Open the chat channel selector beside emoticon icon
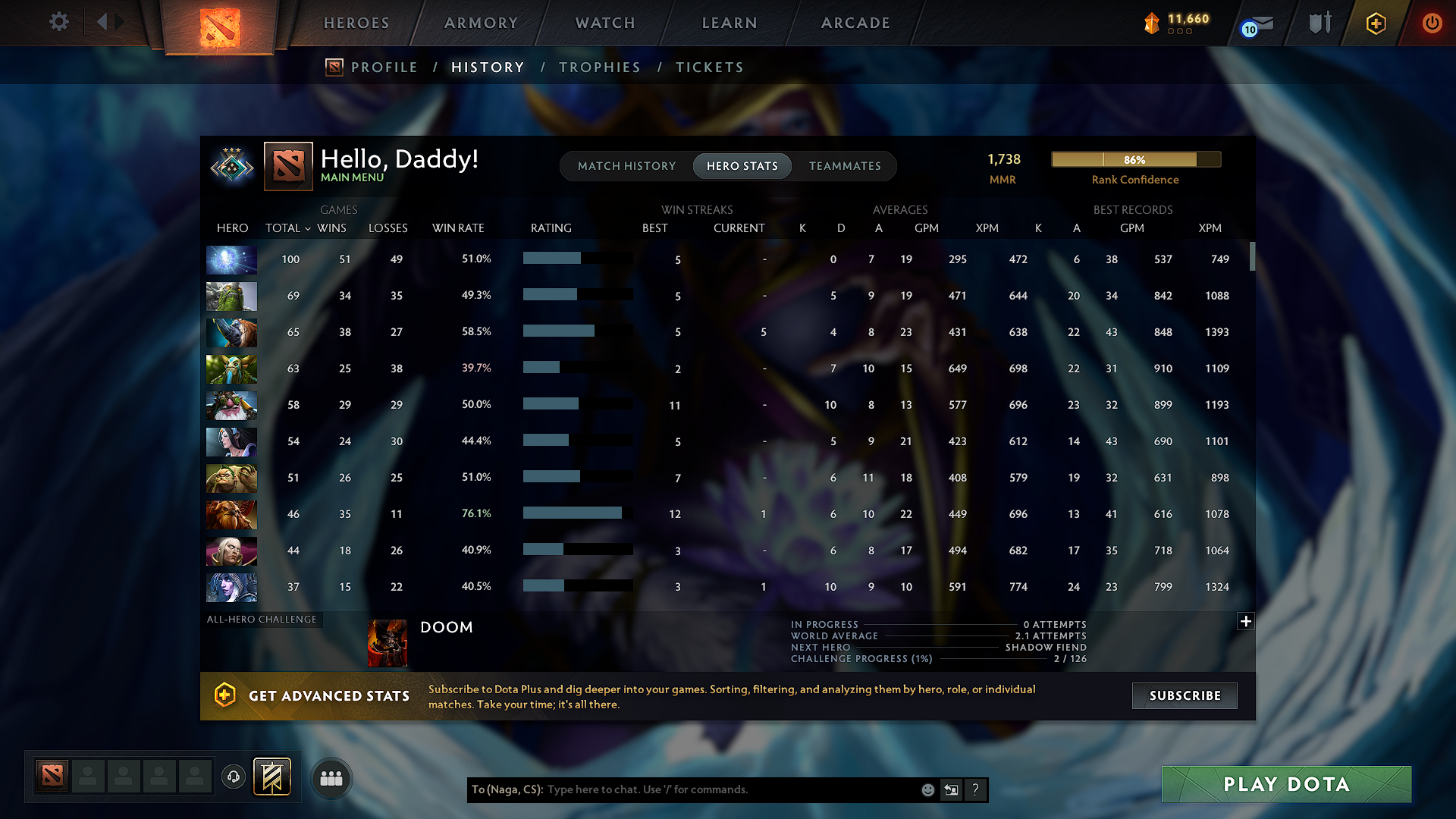The image size is (1456, 819). click(x=952, y=789)
